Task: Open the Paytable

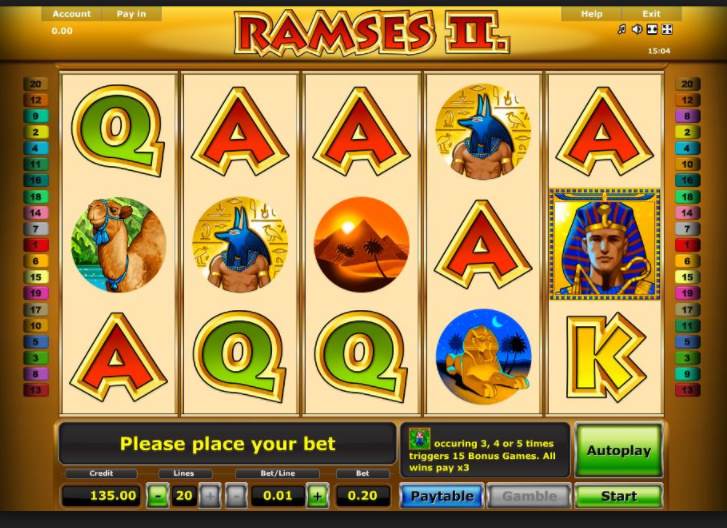Action: (442, 495)
